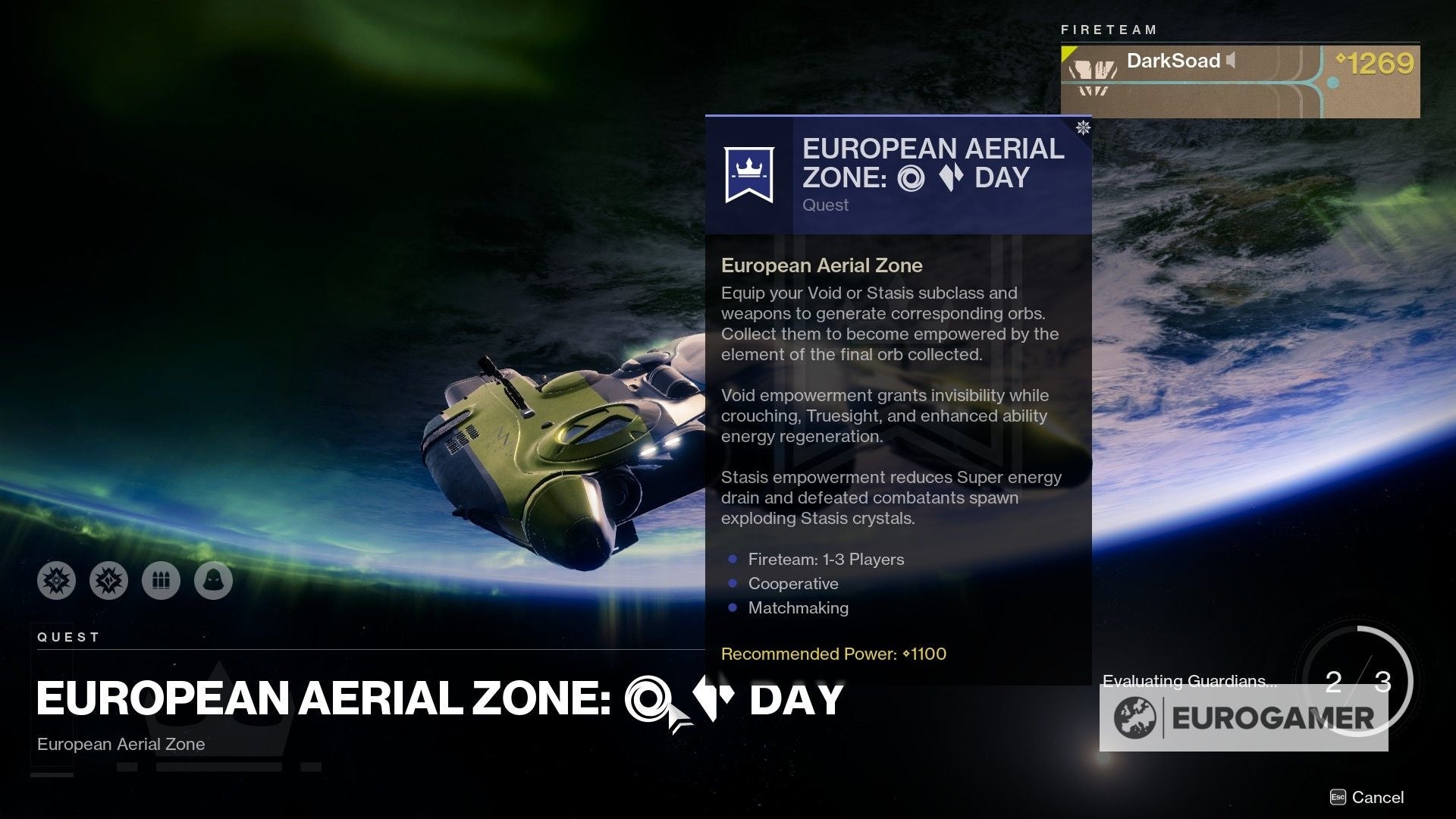Click the snowflake icon on the quest card

coord(1083,129)
